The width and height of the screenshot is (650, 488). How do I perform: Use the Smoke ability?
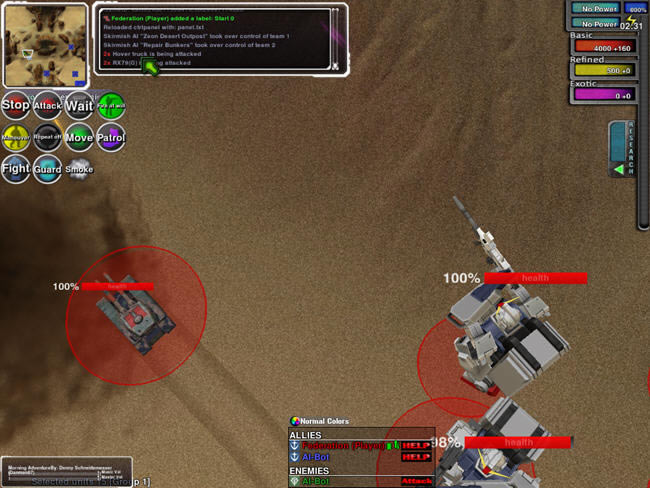(79, 169)
